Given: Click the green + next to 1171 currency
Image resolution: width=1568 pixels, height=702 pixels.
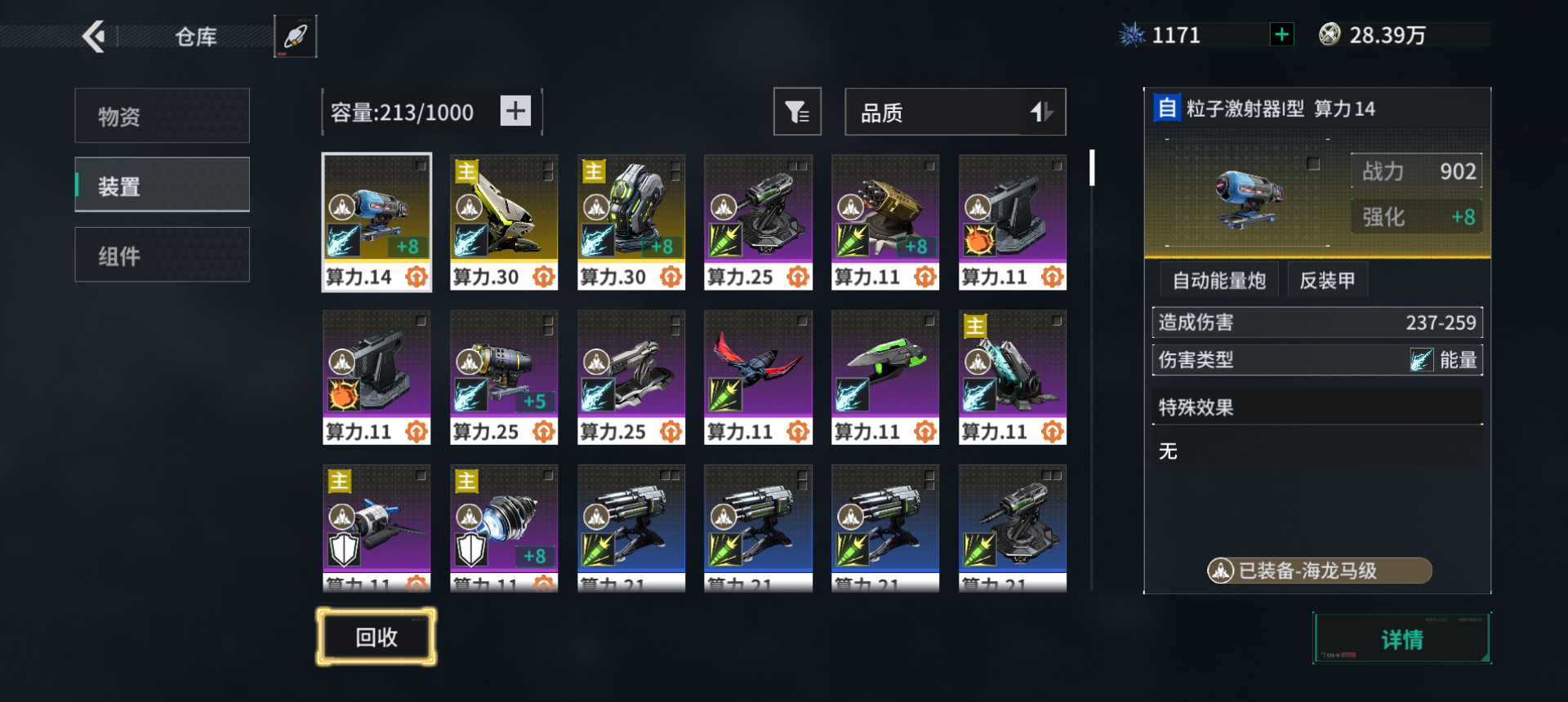Looking at the screenshot, I should (x=1281, y=34).
